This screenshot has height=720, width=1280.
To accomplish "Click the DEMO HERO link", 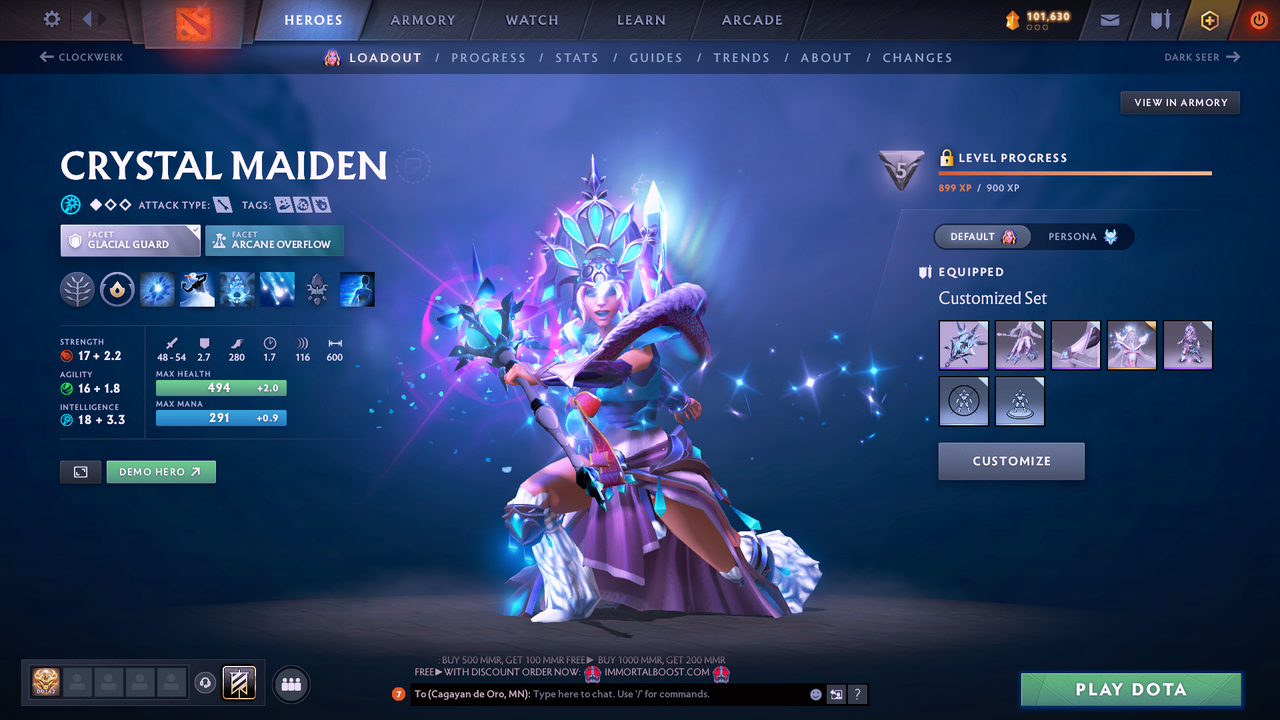I will [160, 471].
